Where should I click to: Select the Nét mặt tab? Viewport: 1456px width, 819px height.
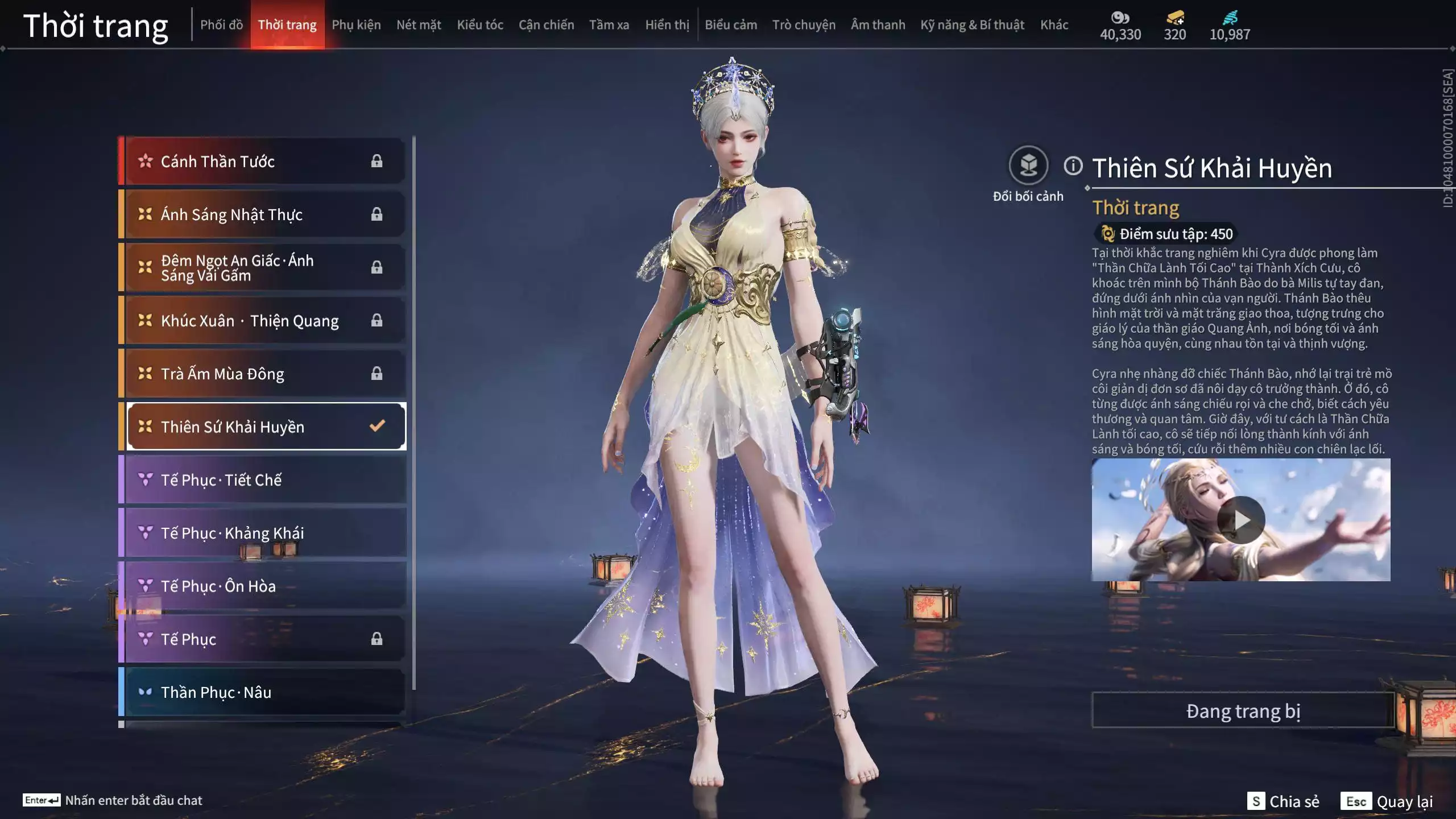(419, 25)
